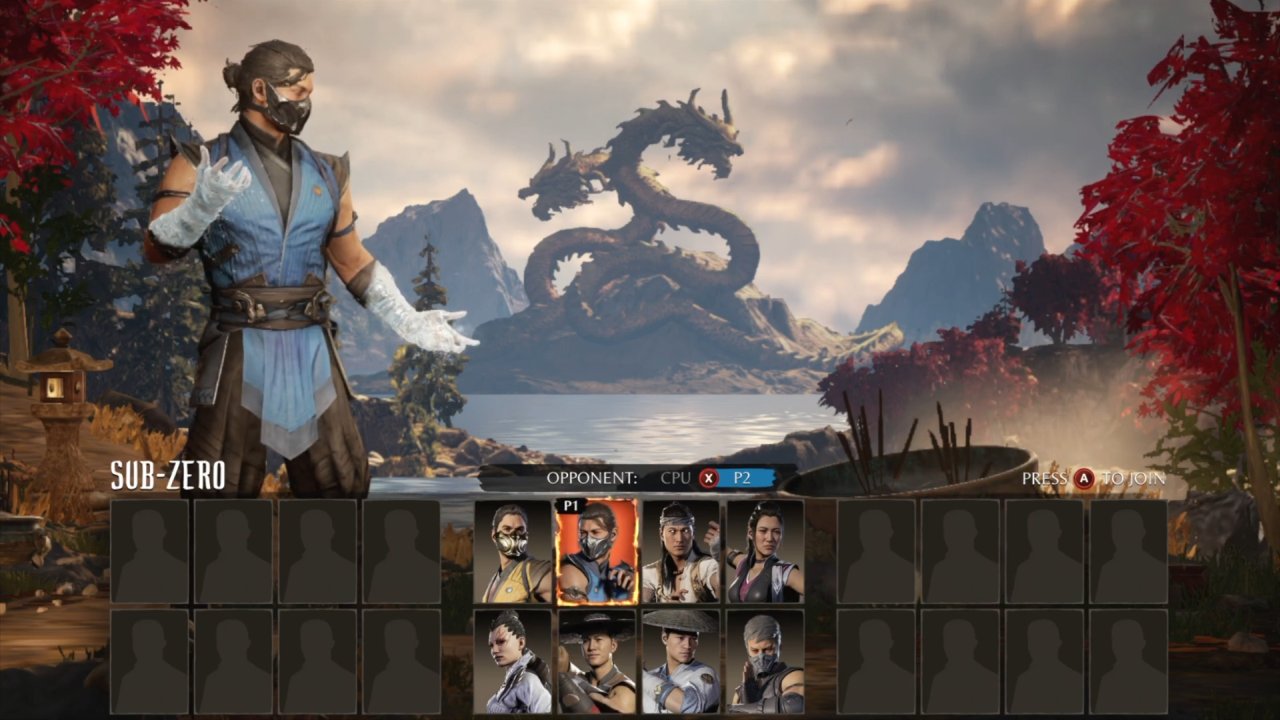Click the A button join prompt

(x=1086, y=479)
